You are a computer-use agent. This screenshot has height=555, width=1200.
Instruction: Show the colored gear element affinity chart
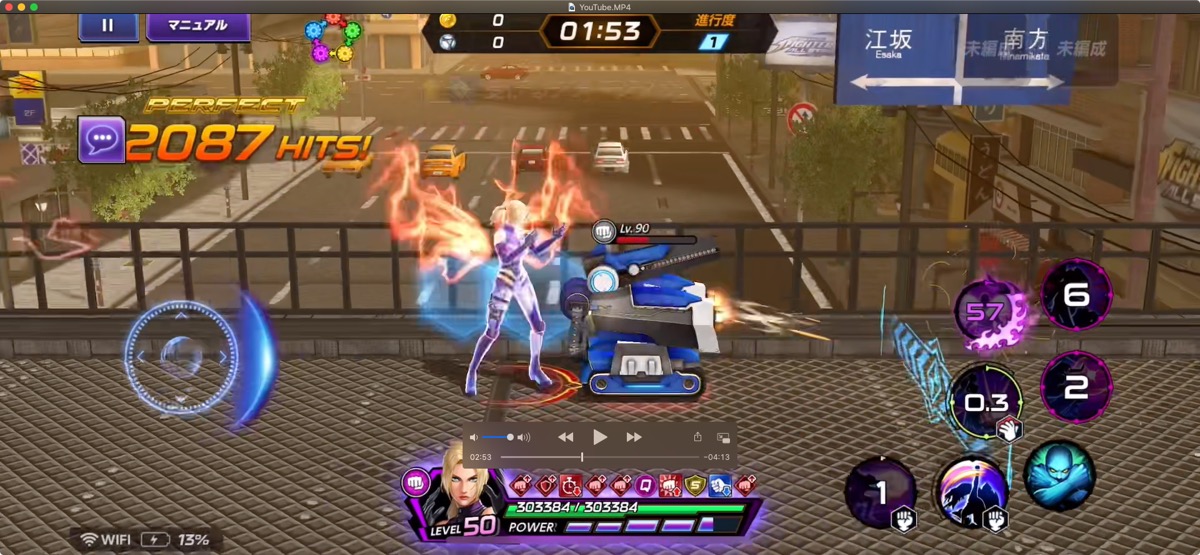click(334, 37)
